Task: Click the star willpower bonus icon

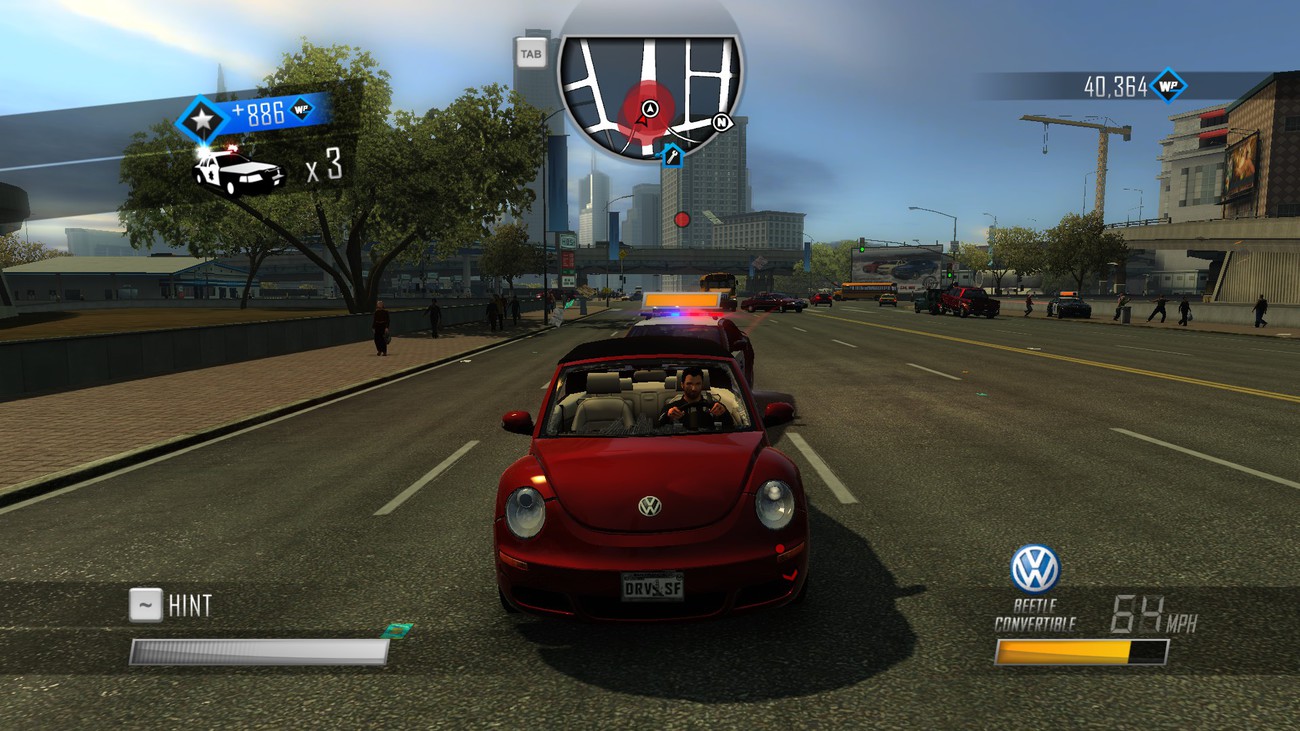Action: (203, 121)
